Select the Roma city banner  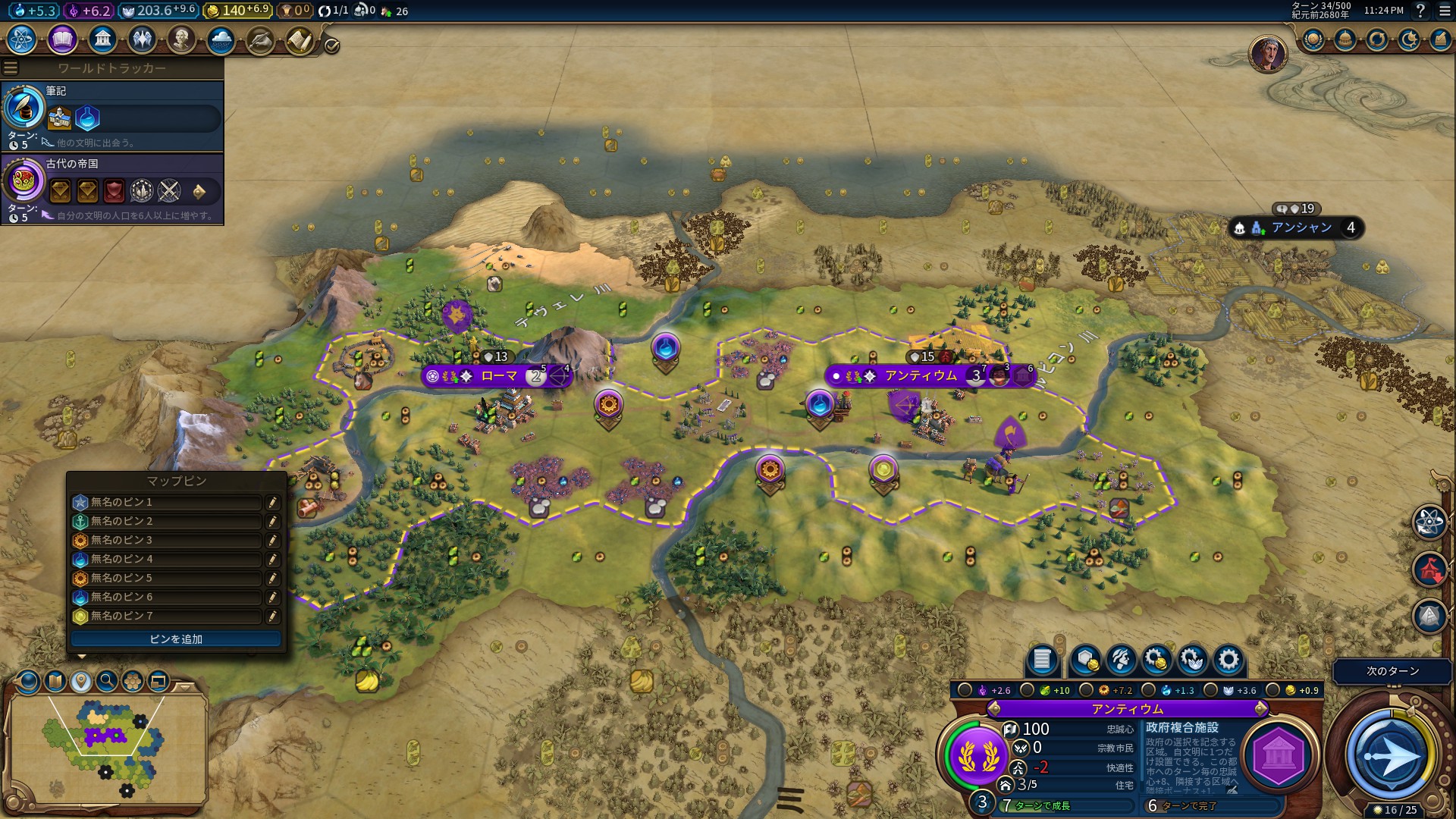[499, 376]
